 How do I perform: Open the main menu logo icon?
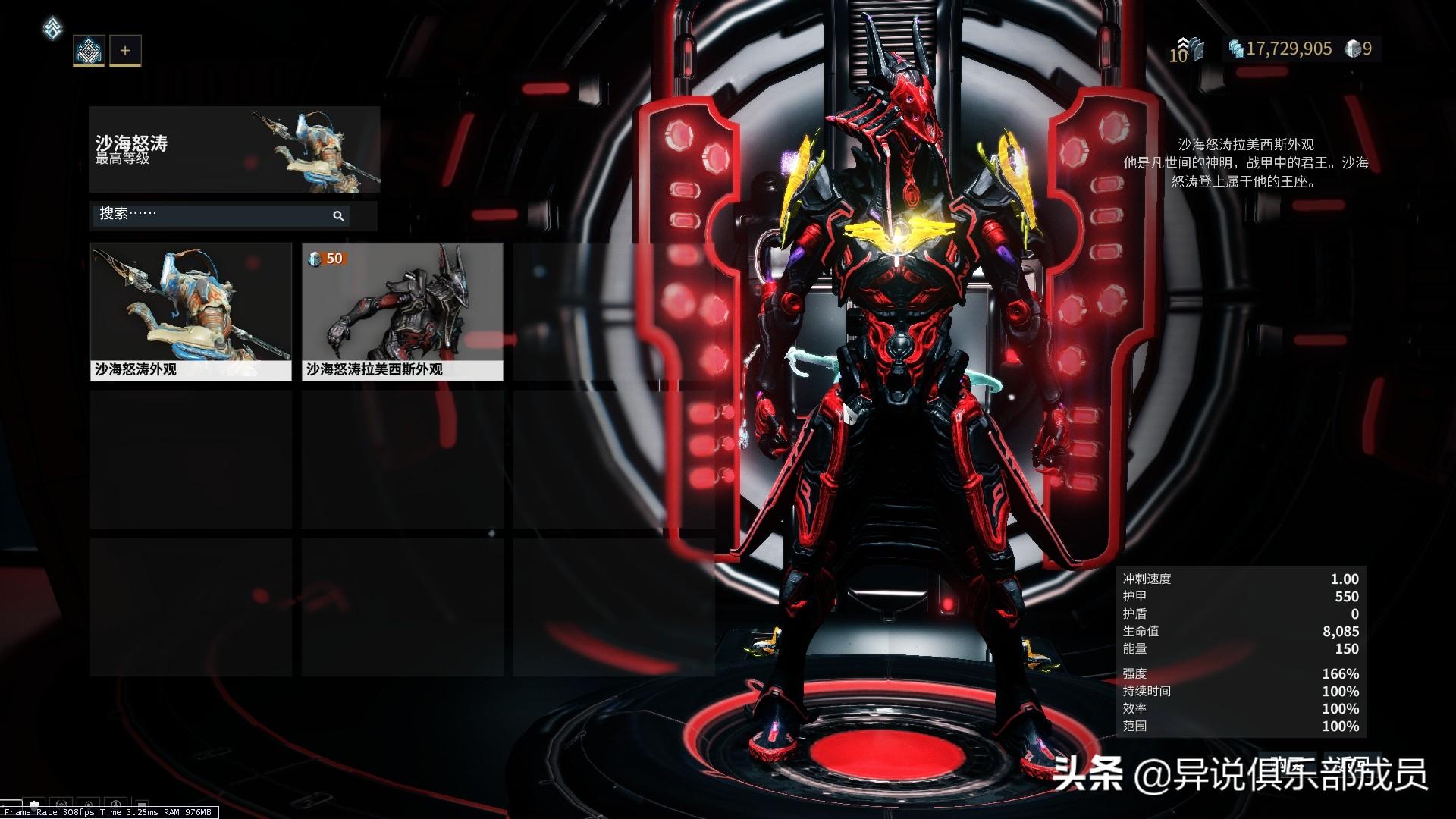pyautogui.click(x=52, y=29)
